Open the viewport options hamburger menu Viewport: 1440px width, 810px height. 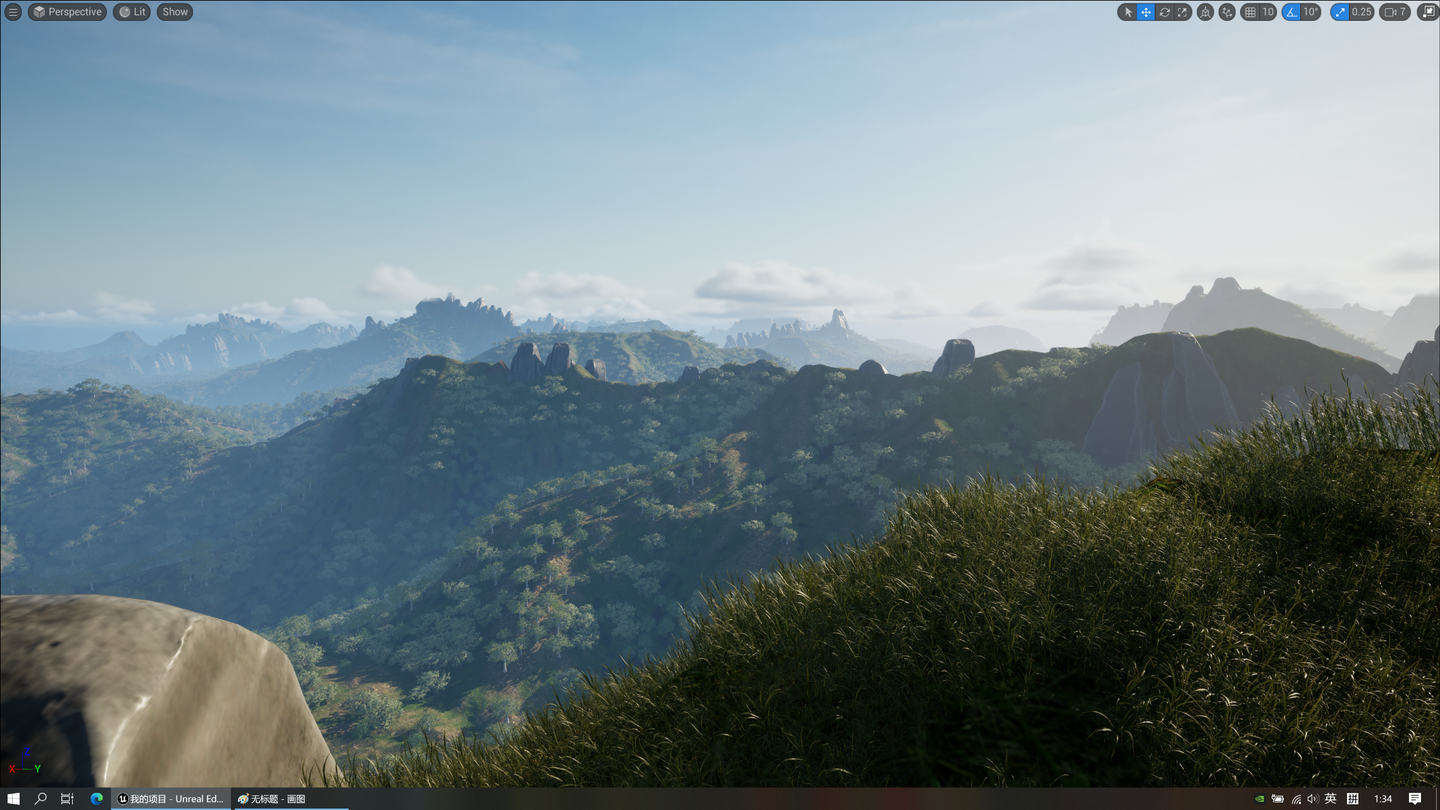[13, 12]
